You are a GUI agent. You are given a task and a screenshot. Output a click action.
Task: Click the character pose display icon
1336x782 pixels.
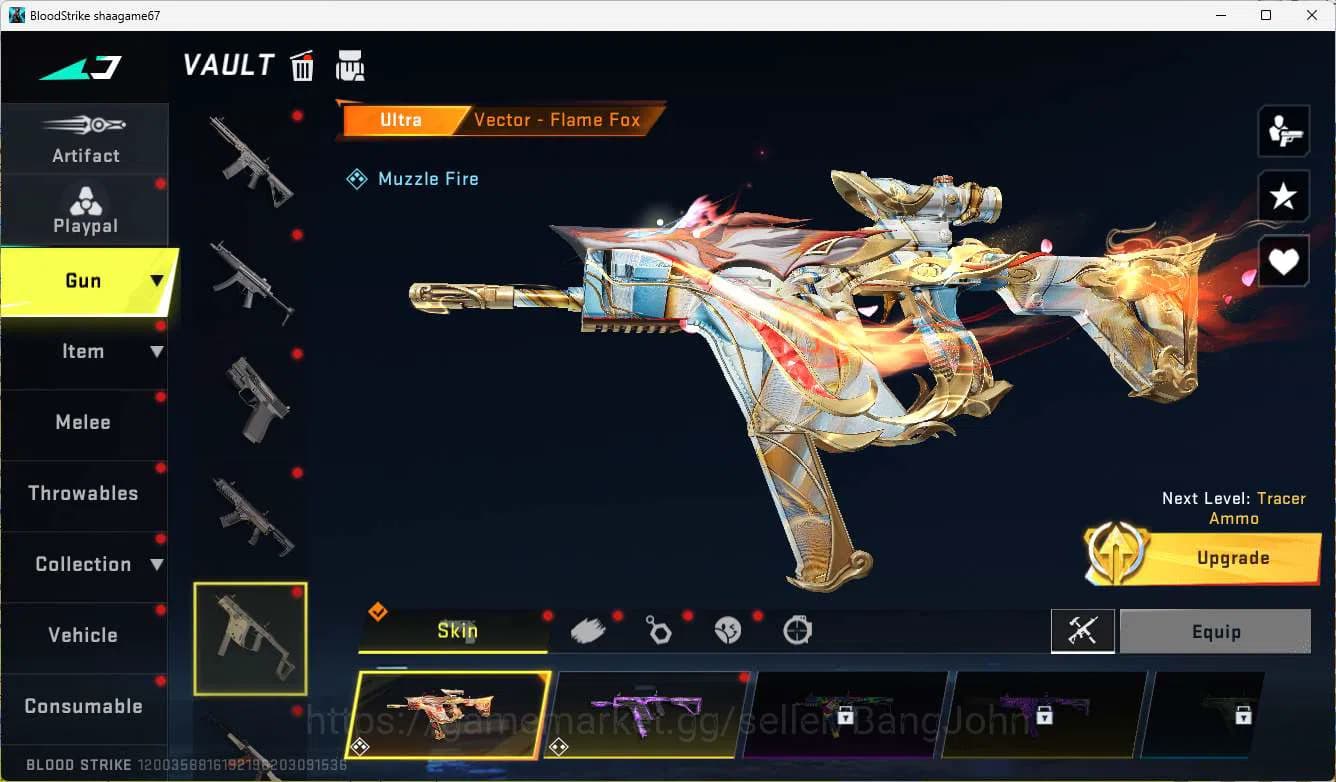point(1284,130)
